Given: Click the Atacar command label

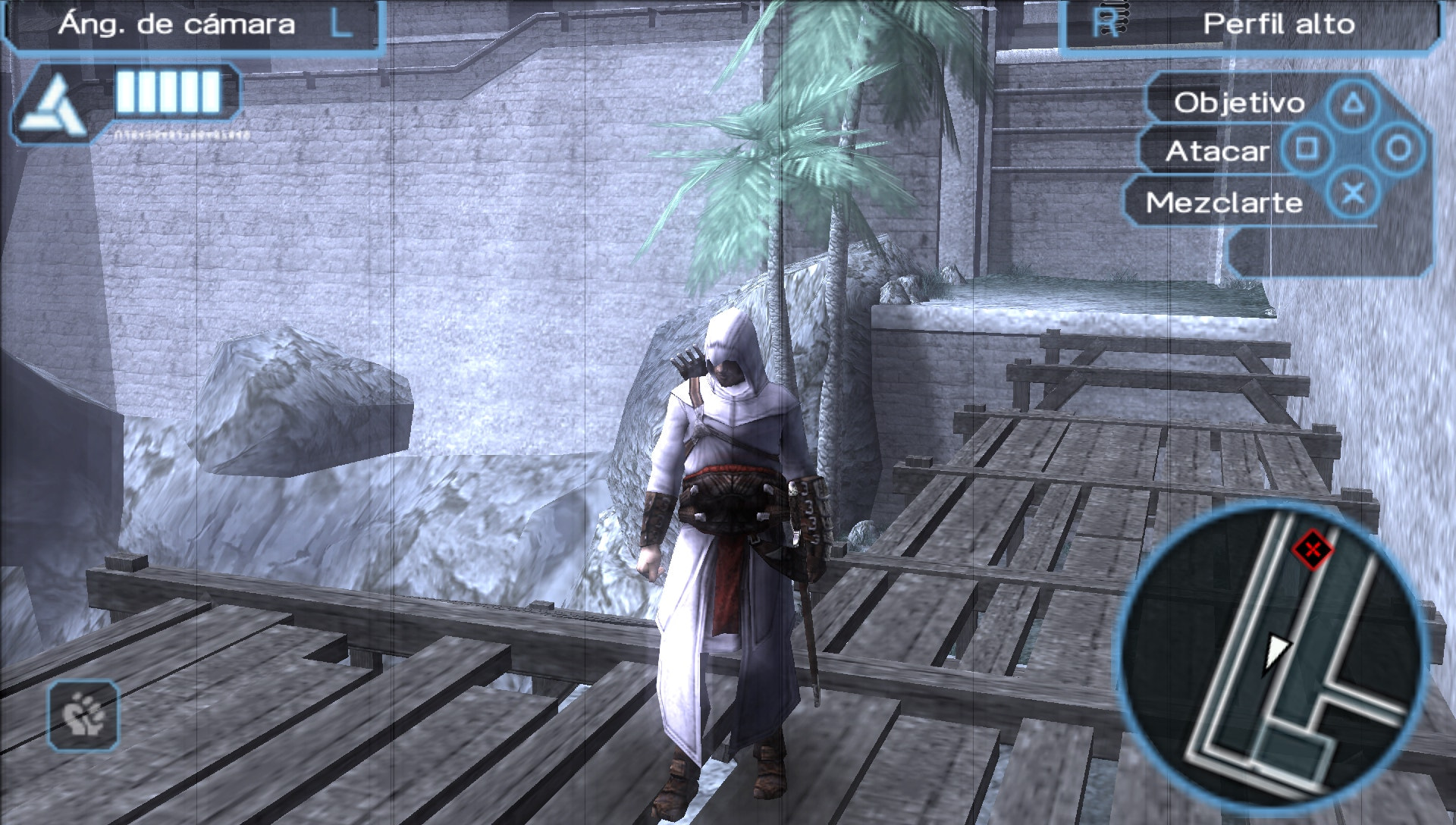Looking at the screenshot, I should 1218,151.
